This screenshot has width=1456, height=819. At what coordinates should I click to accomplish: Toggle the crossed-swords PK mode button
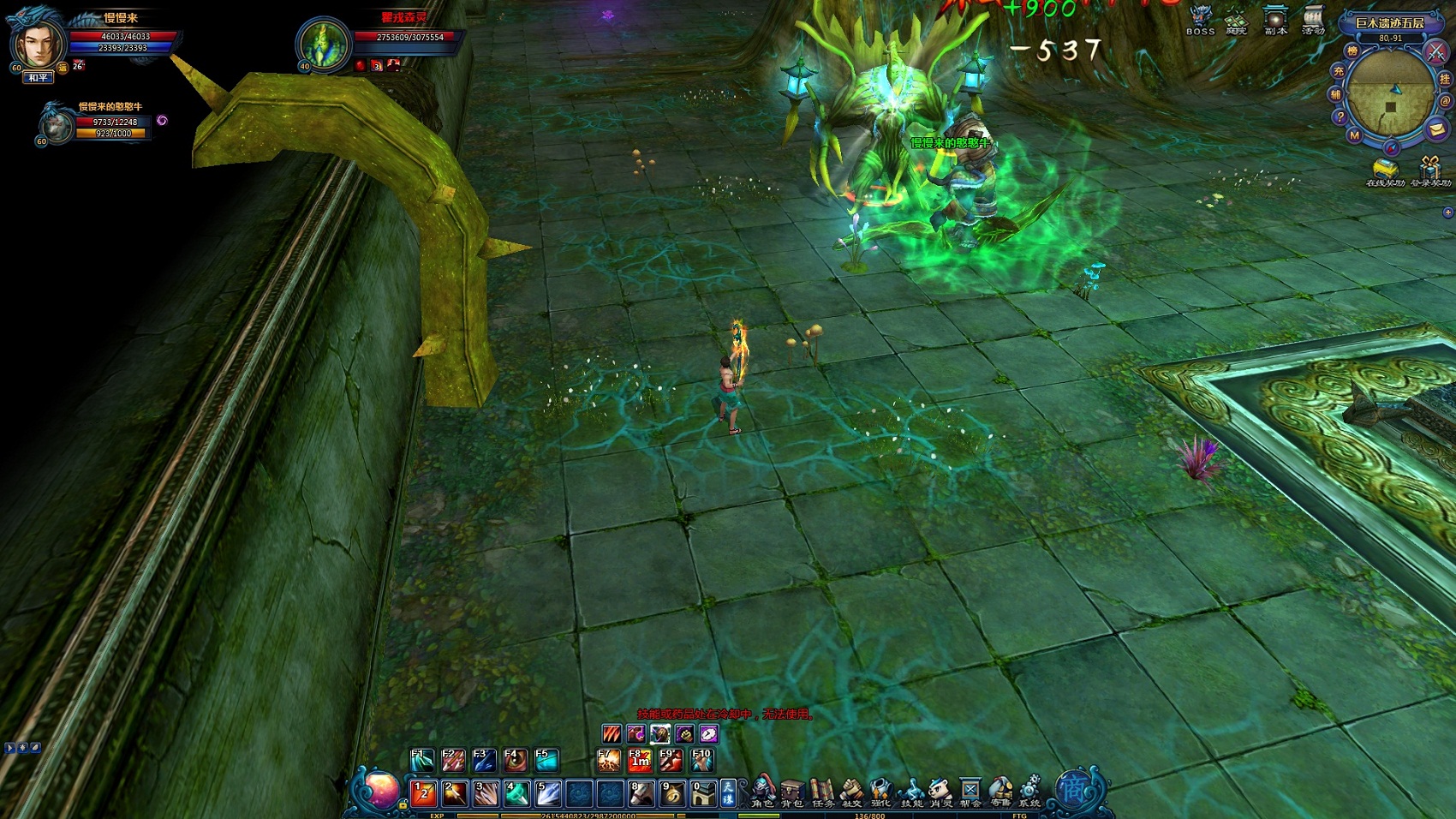coord(1435,52)
